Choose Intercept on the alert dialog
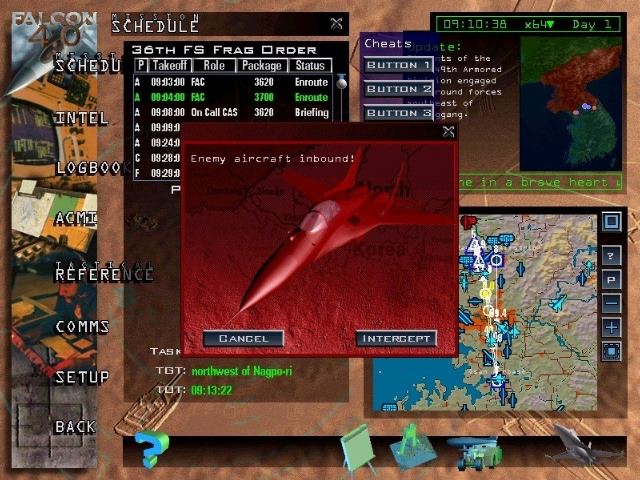640x480 pixels. tap(396, 339)
